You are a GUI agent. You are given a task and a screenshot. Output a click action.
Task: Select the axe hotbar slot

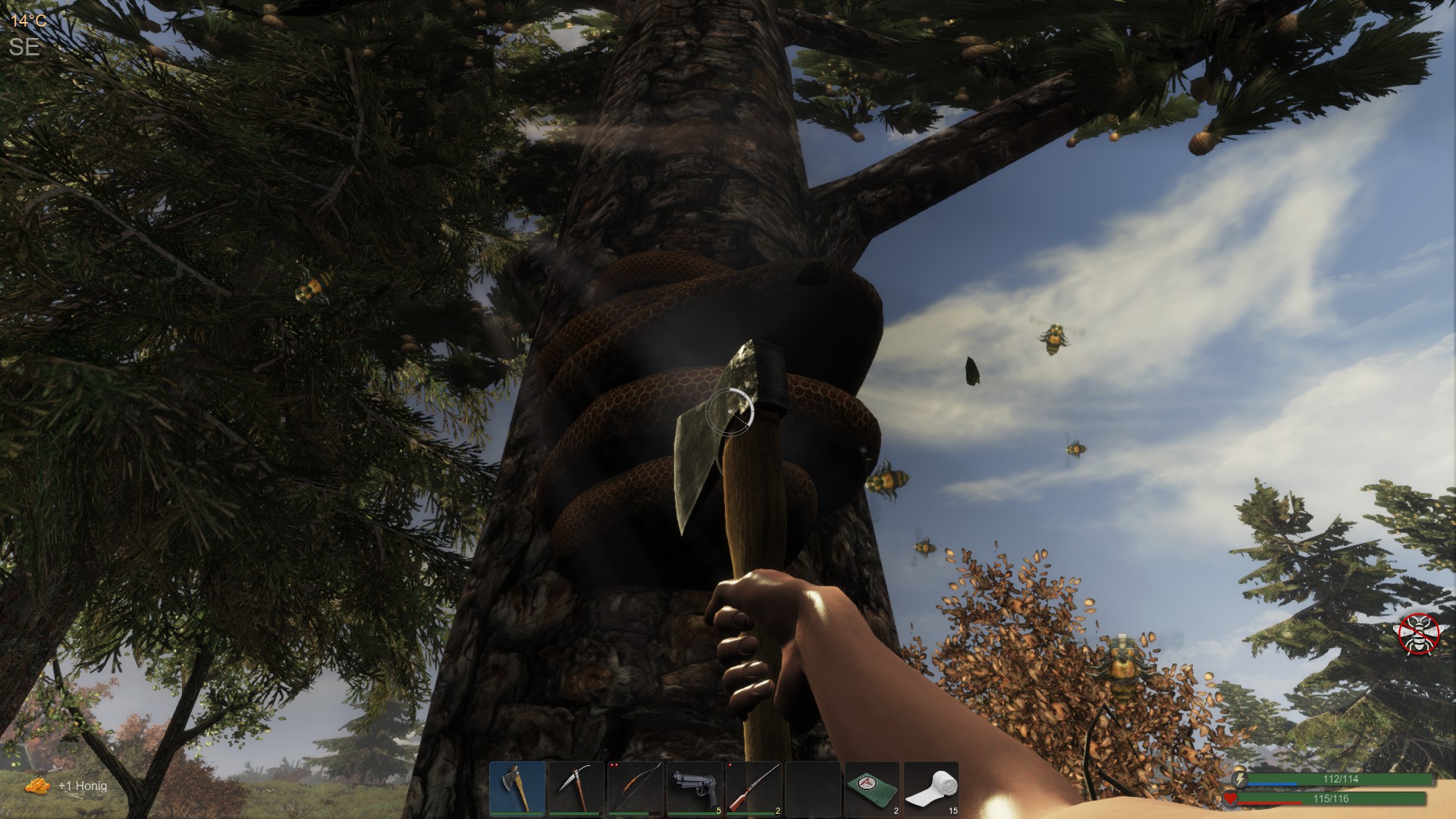(517, 789)
